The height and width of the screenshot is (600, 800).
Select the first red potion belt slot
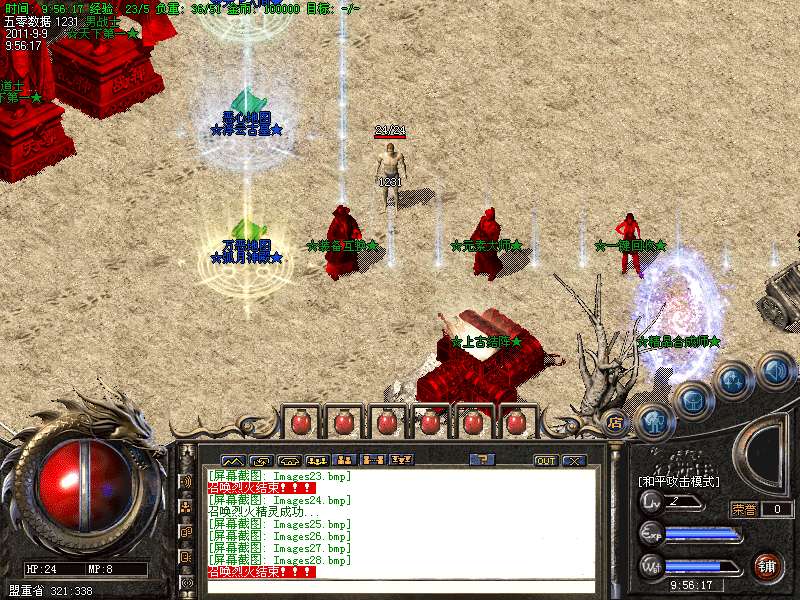(300, 422)
